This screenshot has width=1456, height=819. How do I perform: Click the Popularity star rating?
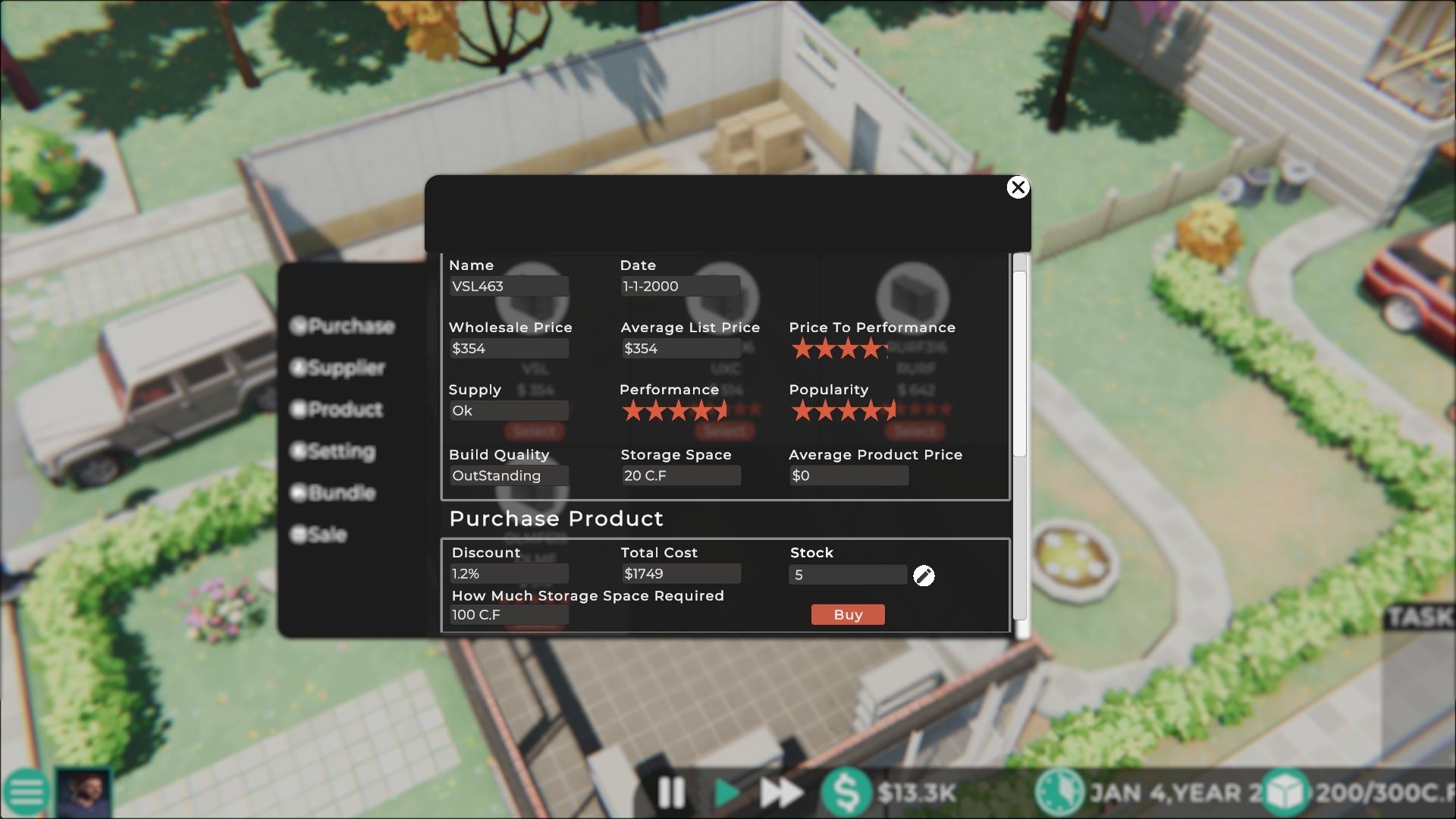pos(844,410)
